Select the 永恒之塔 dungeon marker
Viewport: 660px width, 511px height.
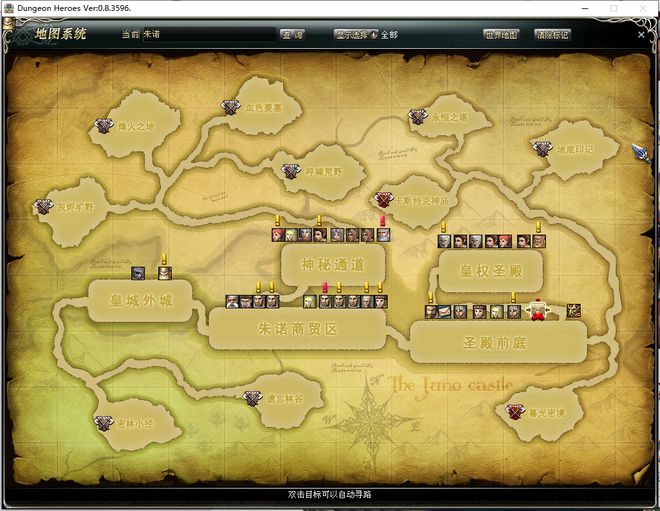[x=418, y=117]
